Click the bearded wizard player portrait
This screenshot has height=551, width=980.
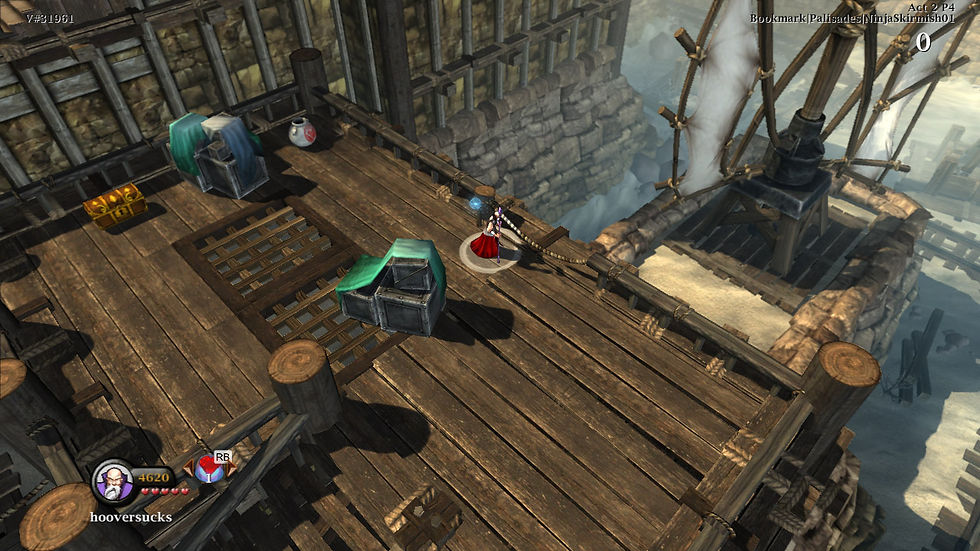(x=113, y=481)
